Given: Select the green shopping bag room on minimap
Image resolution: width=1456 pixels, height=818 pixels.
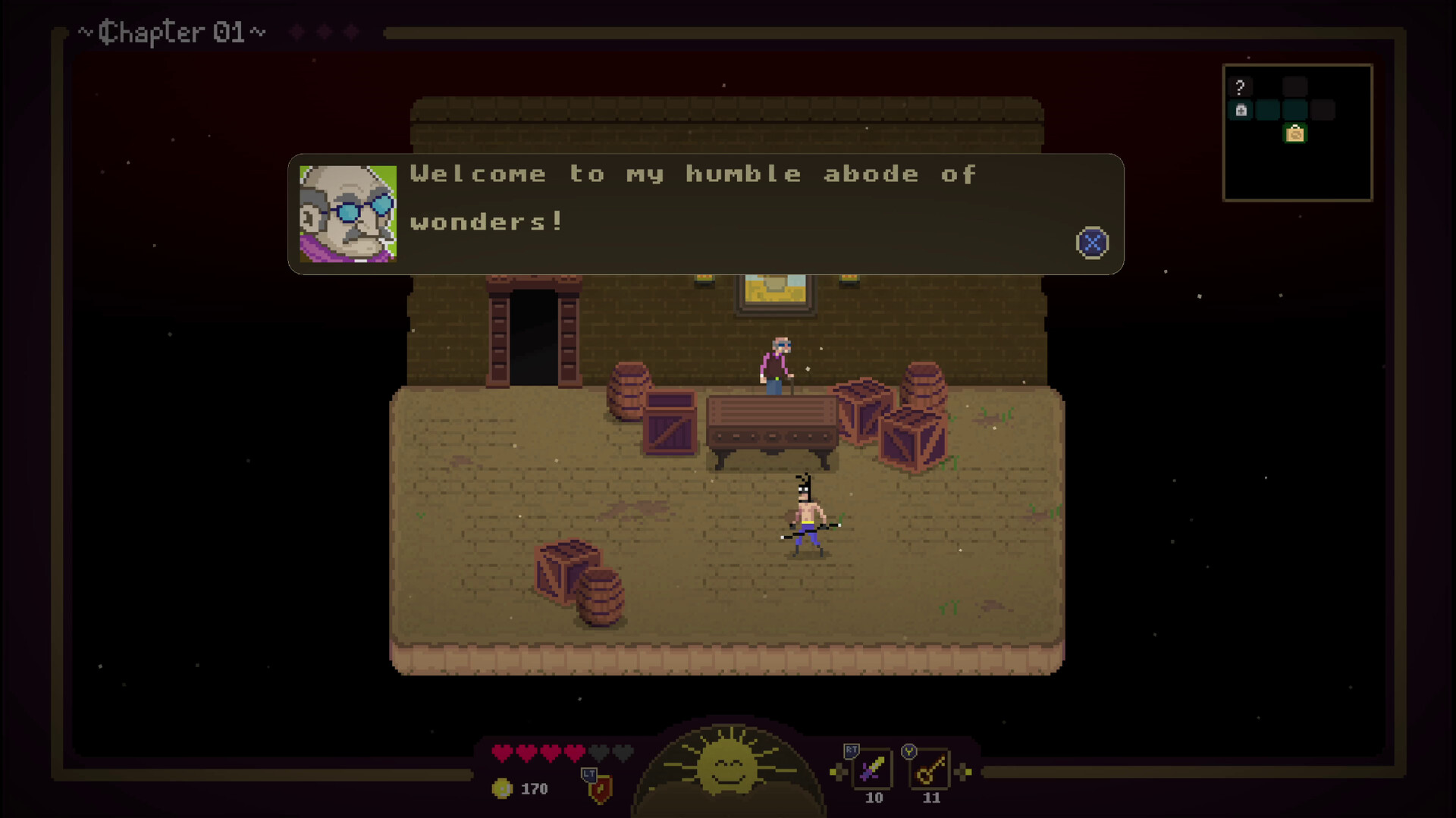Looking at the screenshot, I should (x=1295, y=133).
